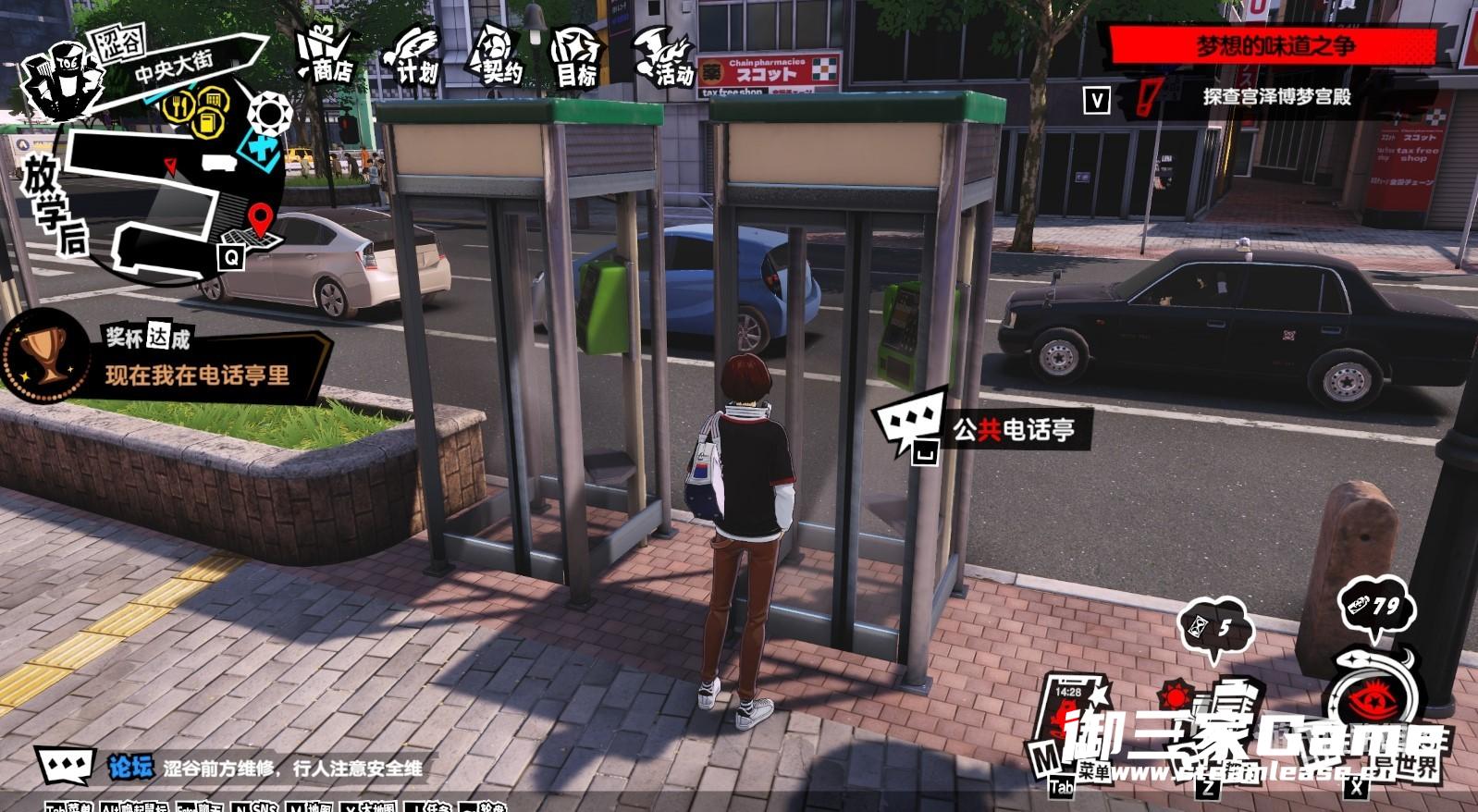The height and width of the screenshot is (812, 1478).
Task: Click the hourglass counter bubble showing 5
Action: [1215, 629]
